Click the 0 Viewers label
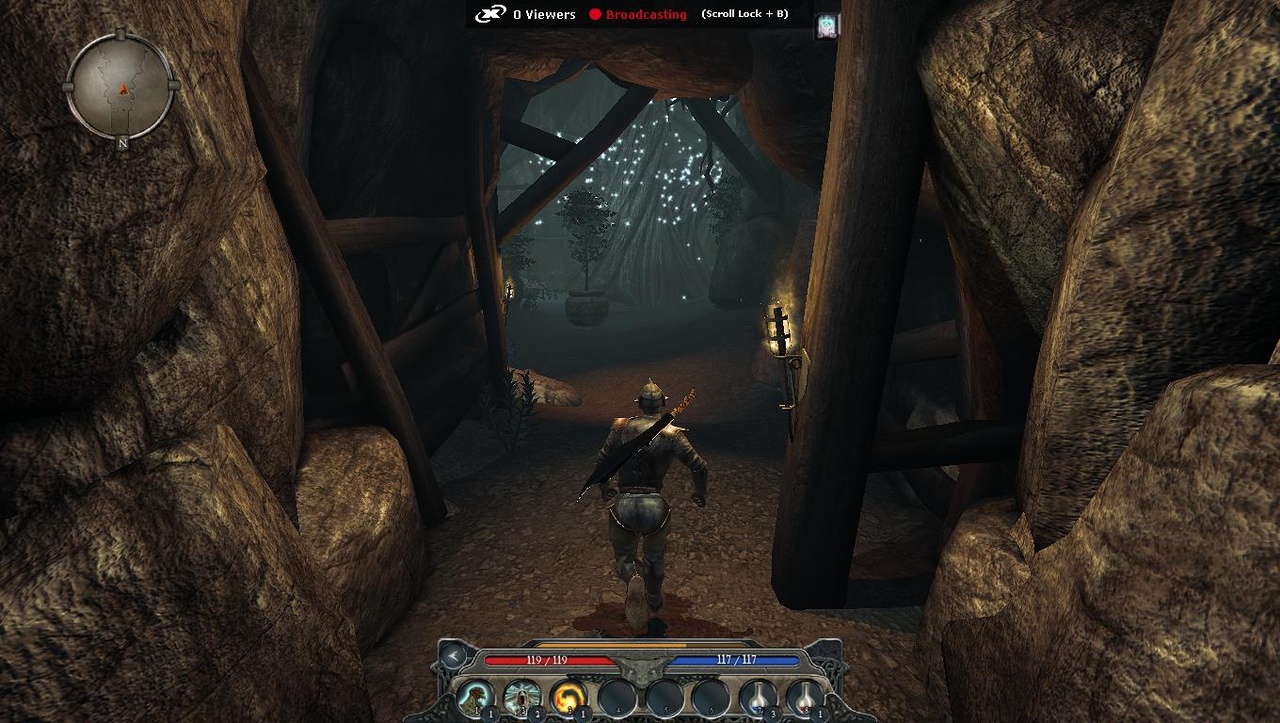The height and width of the screenshot is (723, 1280). pos(544,14)
